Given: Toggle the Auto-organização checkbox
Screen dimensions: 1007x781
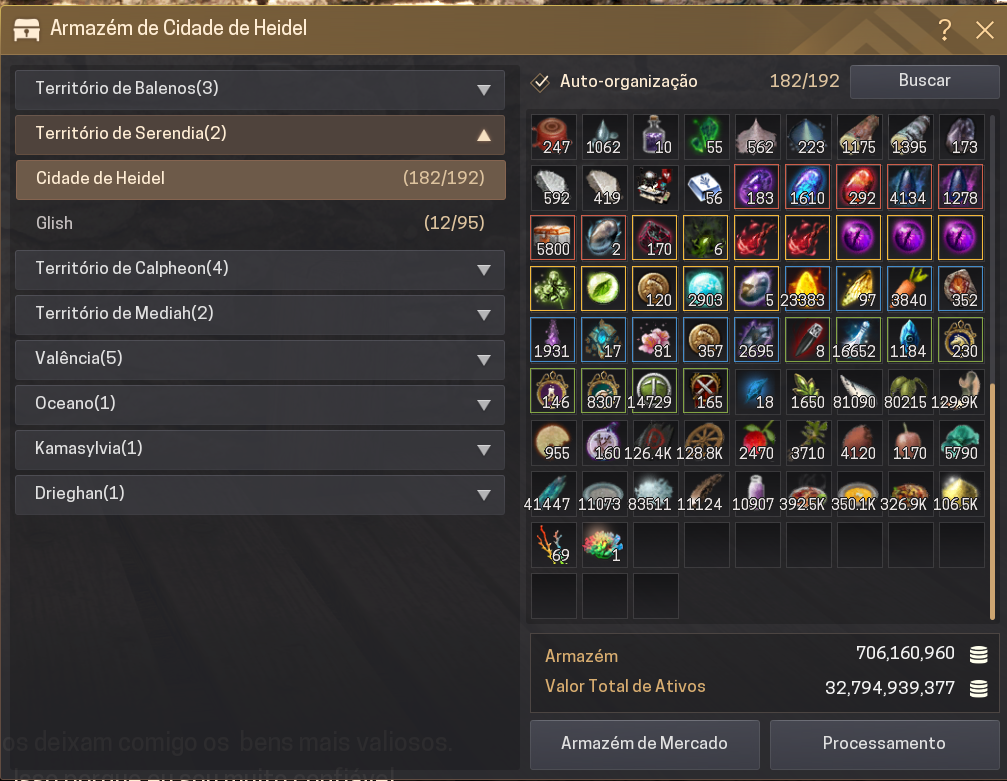Looking at the screenshot, I should [541, 82].
